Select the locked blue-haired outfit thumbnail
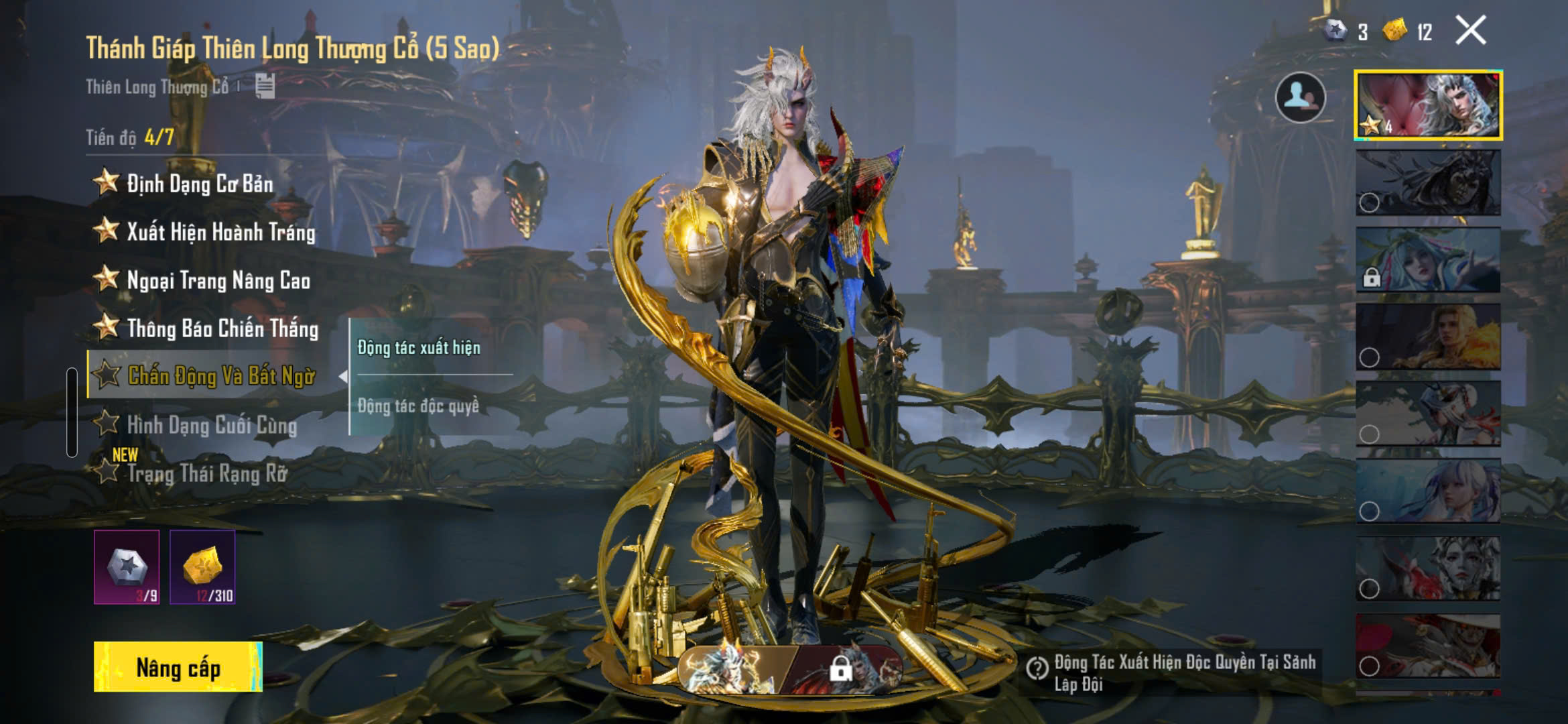The height and width of the screenshot is (724, 1568). coord(1428,259)
